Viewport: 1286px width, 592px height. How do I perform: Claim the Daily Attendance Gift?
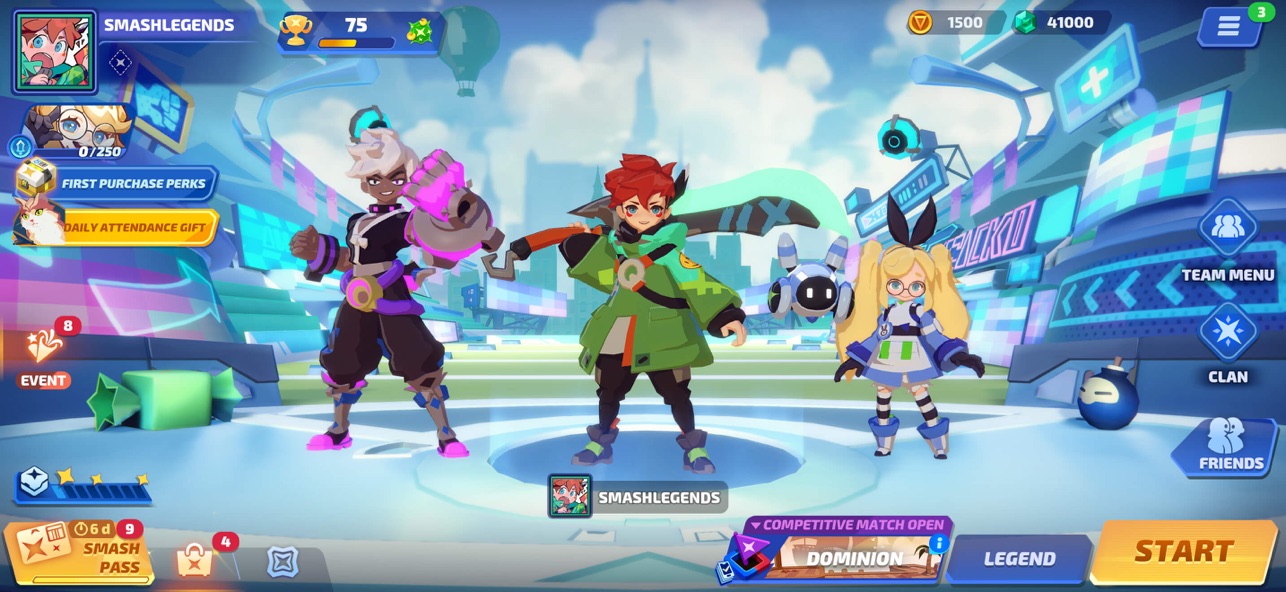click(118, 227)
